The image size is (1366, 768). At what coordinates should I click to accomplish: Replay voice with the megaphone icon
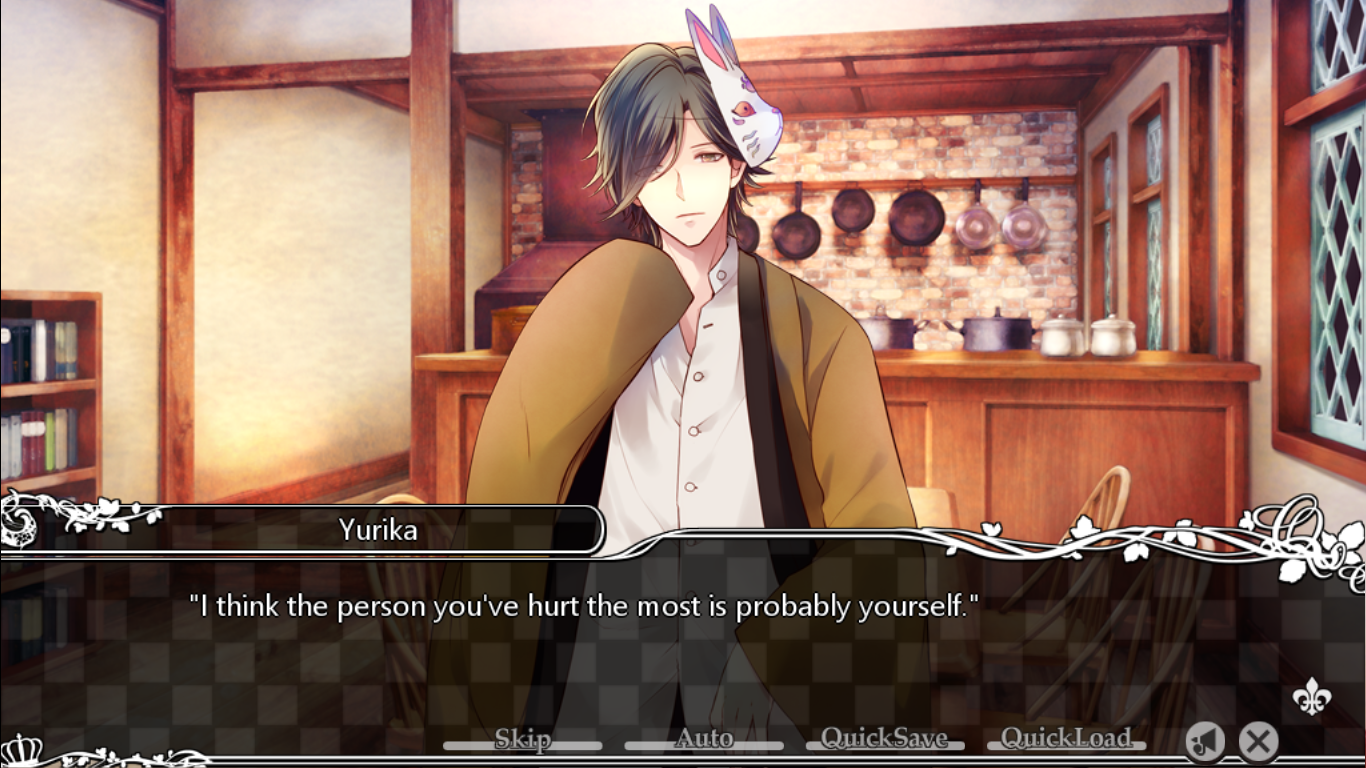(1206, 742)
